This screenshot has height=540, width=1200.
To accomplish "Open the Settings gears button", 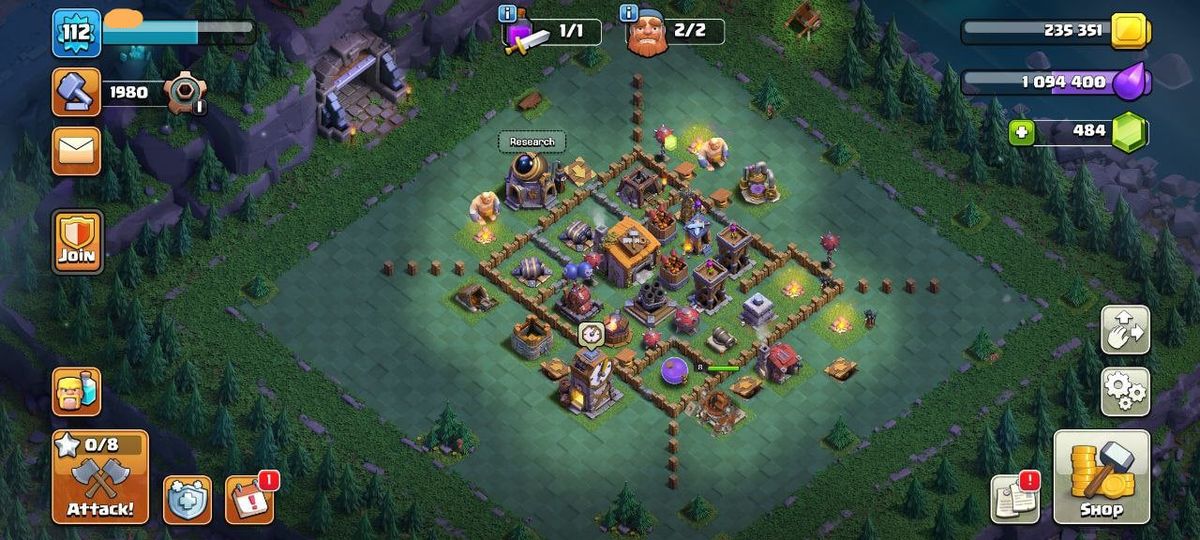I will (1125, 390).
